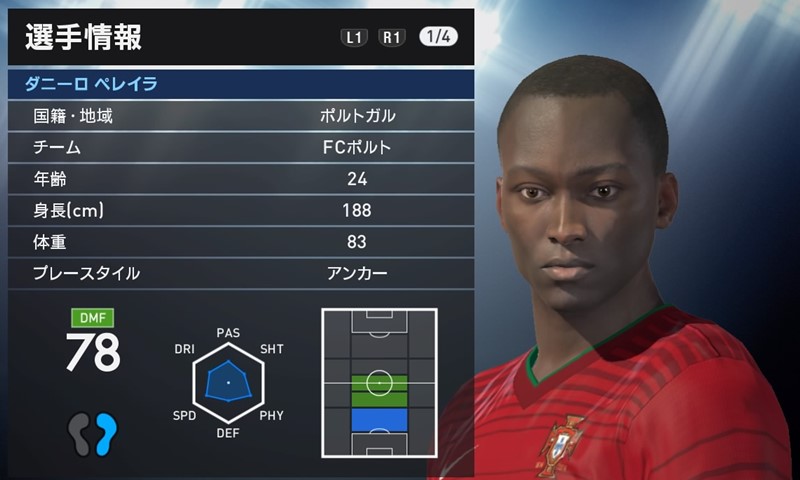Select the 国籍・地域 nationality row
Image resolution: width=800 pixels, height=480 pixels.
pos(240,116)
